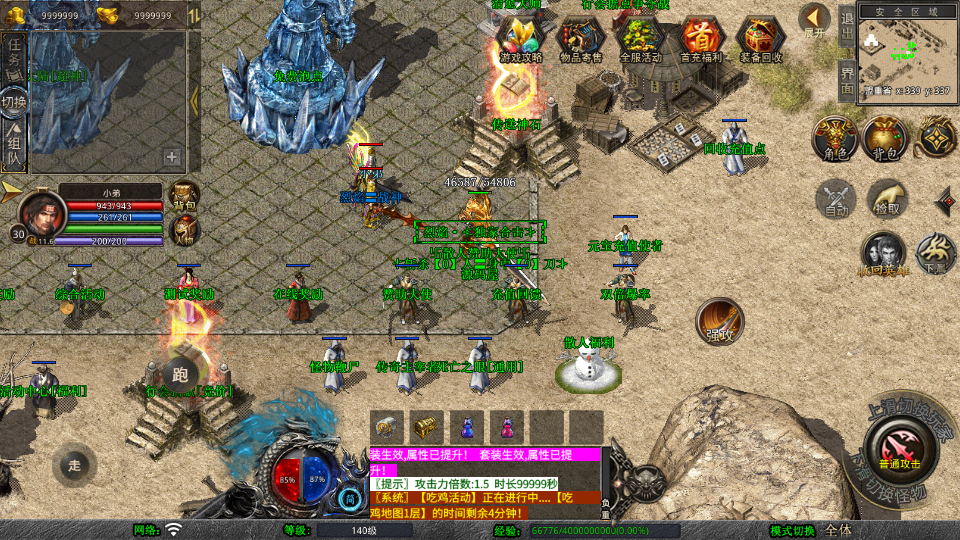This screenshot has width=960, height=540.
Task: Toggle 自动 auto-battle mode
Action: tap(836, 199)
